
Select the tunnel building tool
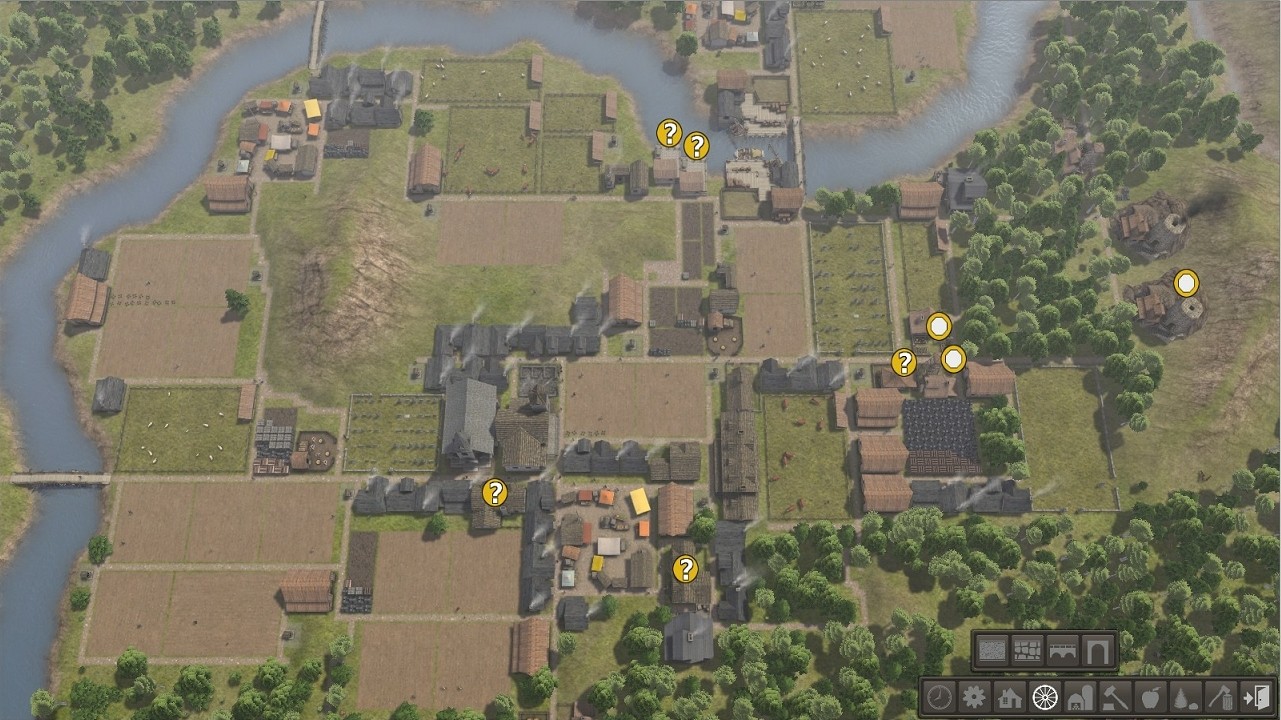coord(1097,651)
